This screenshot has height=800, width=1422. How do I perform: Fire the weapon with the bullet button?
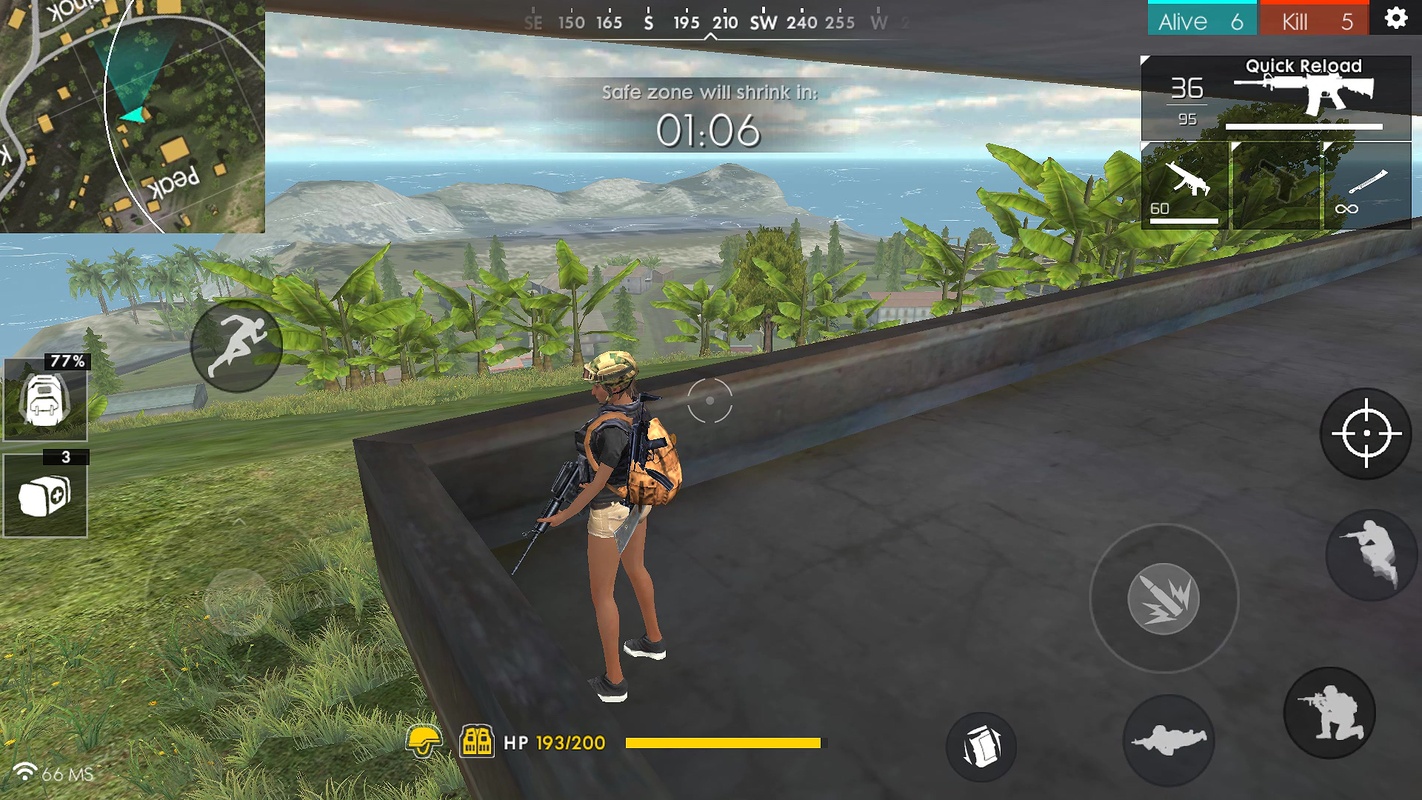[1163, 599]
